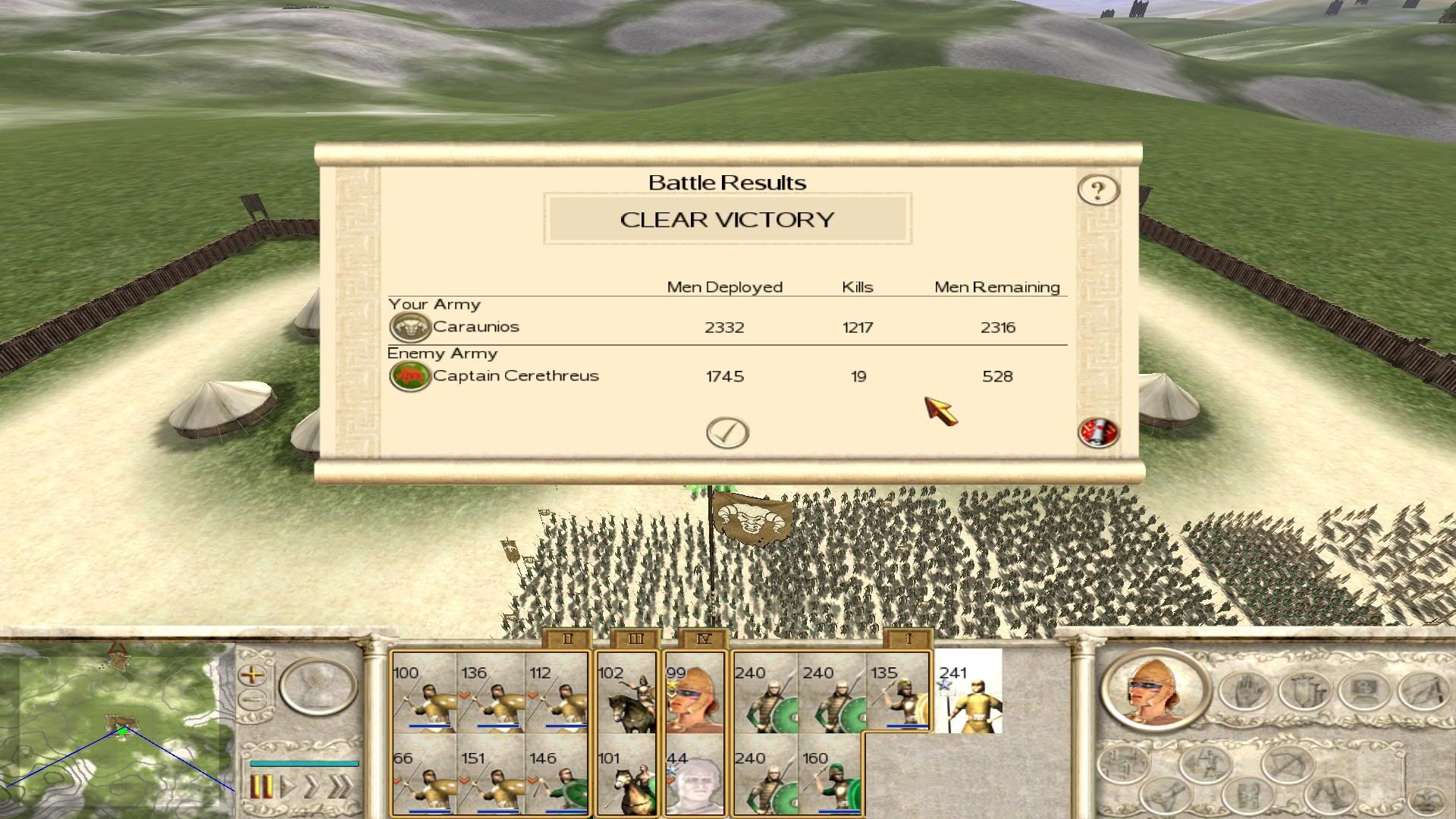Select the highlighted unit card with 241 men
The height and width of the screenshot is (819, 1456).
pyautogui.click(x=968, y=692)
